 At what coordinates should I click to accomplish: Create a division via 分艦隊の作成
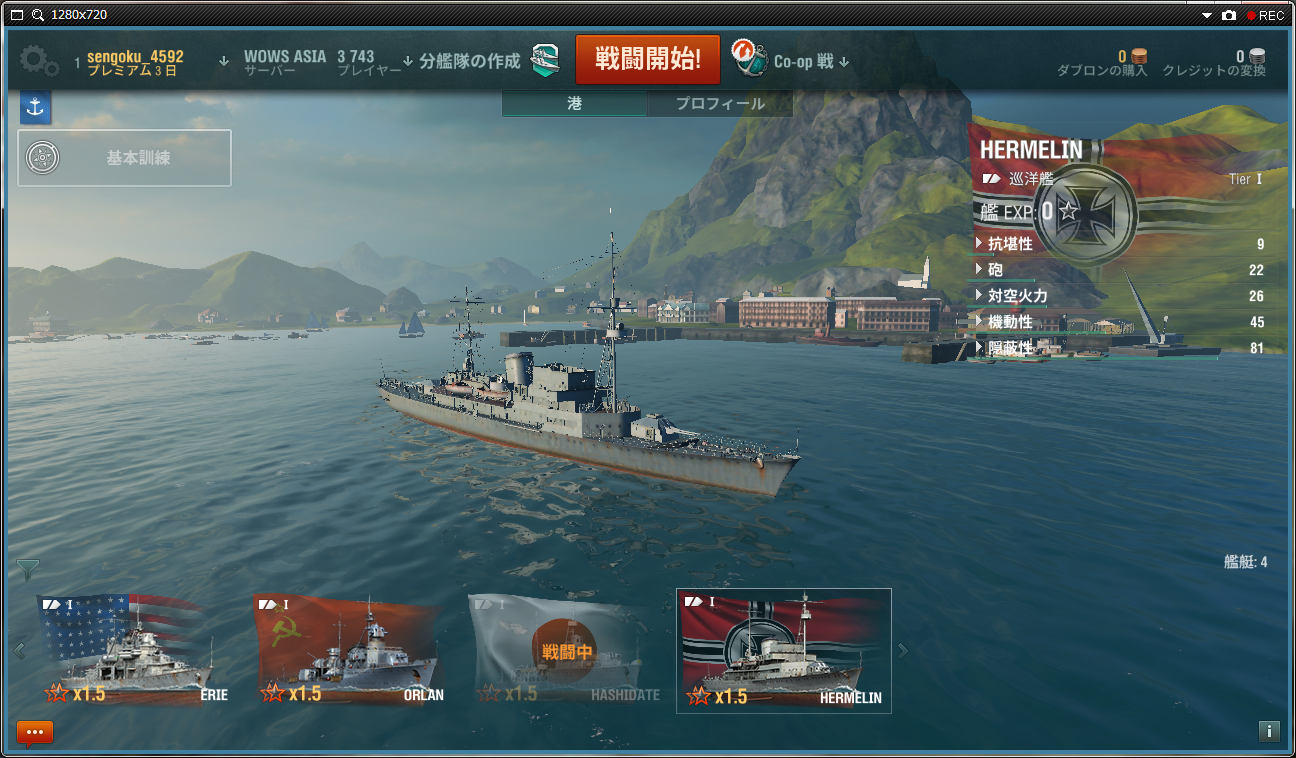point(470,61)
